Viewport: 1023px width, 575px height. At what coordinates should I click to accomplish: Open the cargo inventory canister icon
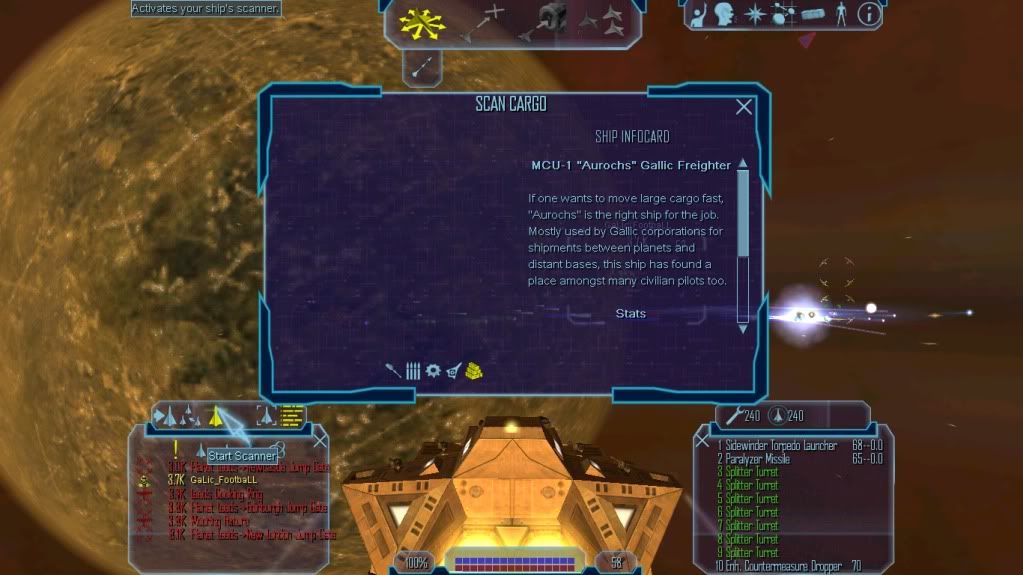tap(813, 14)
